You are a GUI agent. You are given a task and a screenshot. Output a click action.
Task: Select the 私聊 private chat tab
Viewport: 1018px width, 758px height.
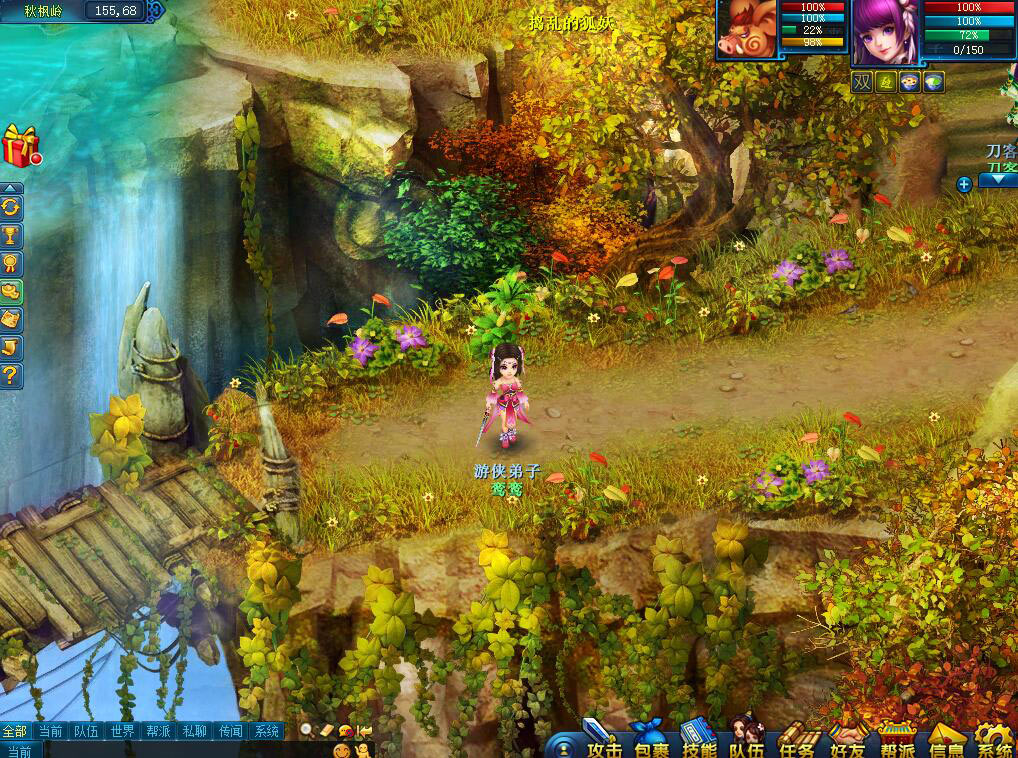pos(194,731)
